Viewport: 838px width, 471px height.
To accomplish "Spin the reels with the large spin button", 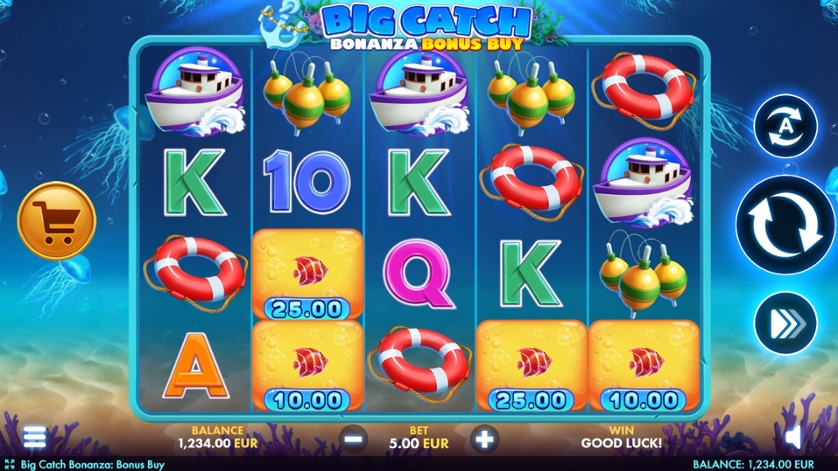I will click(x=786, y=226).
